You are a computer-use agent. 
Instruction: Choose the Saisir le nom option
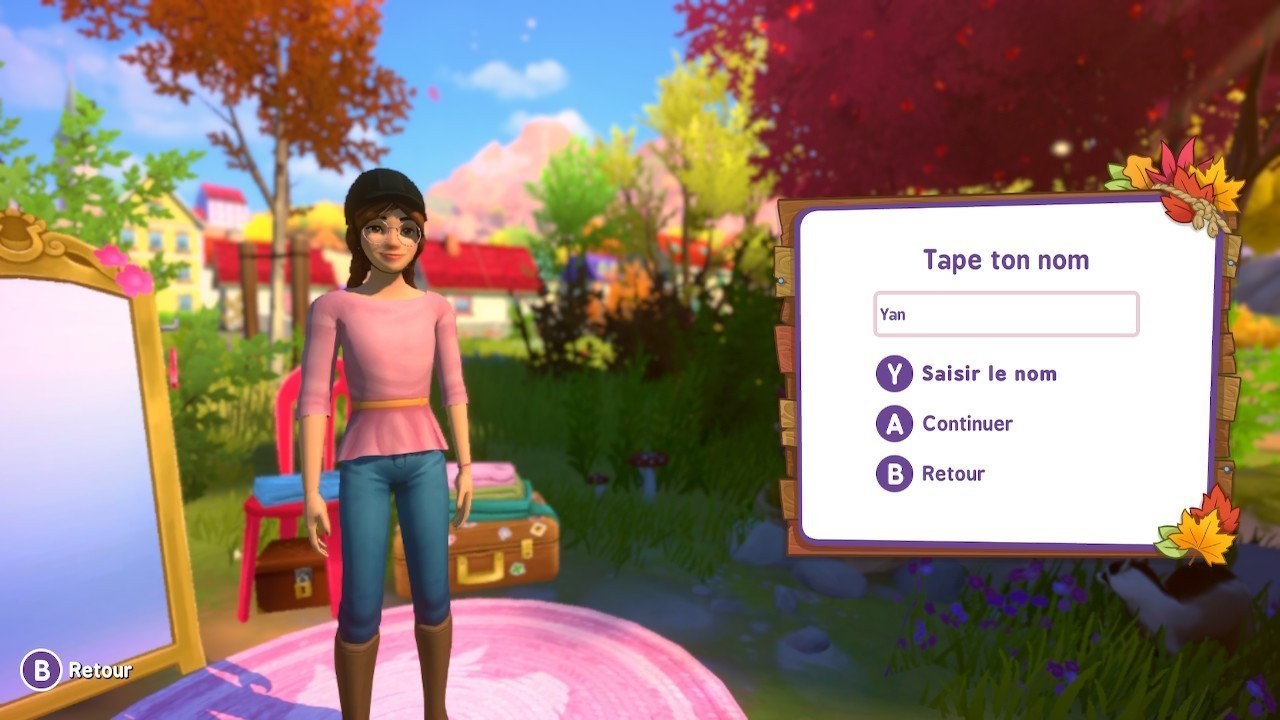tap(987, 374)
